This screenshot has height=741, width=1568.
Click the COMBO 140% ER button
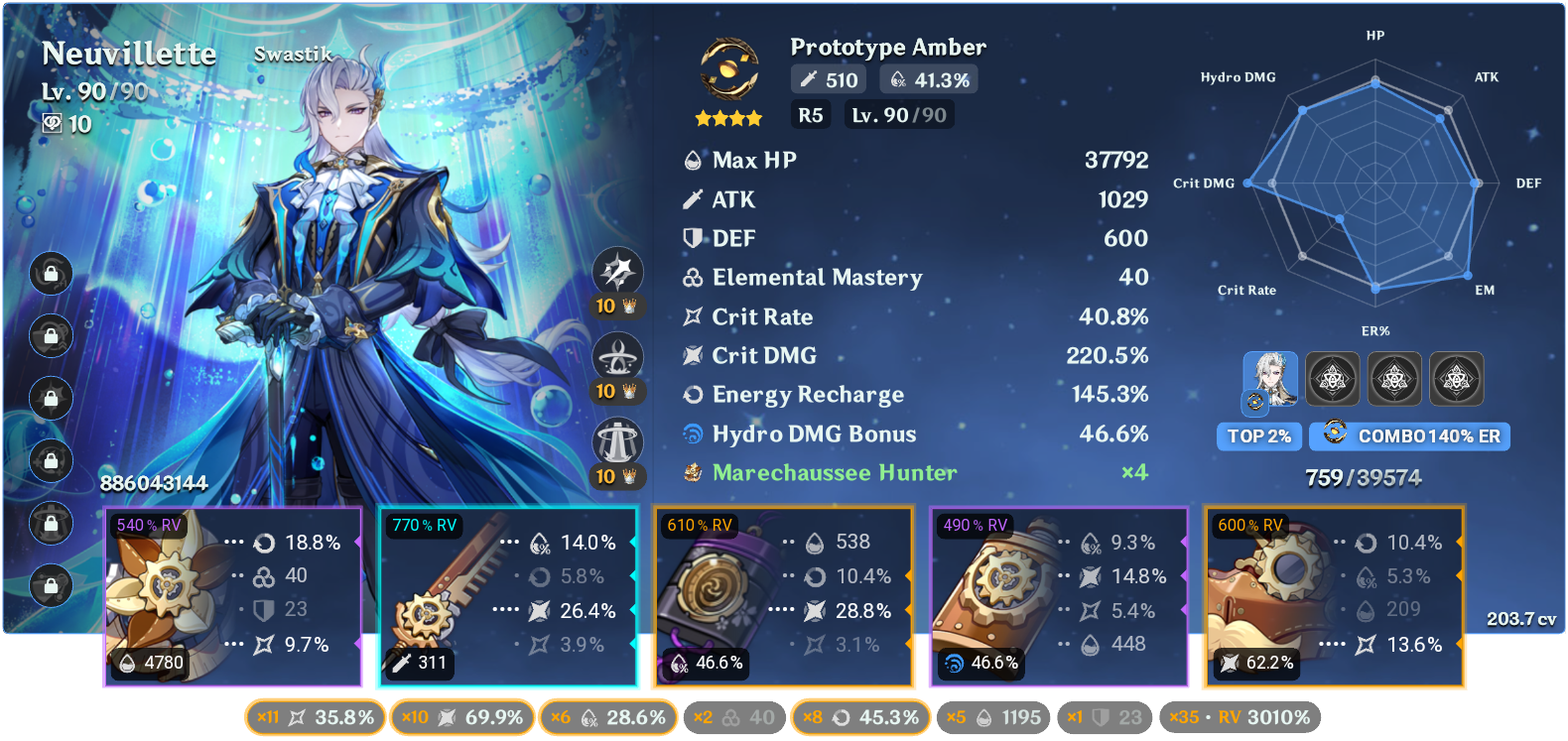[x=1409, y=436]
